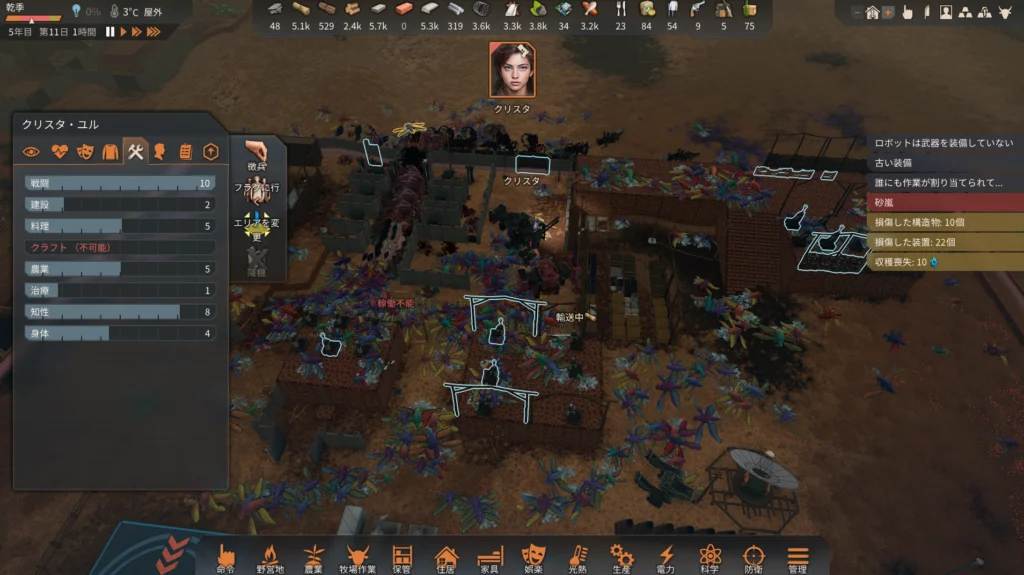Open the 農業 (farming) build category
Screen dimensions: 1024x575
tap(313, 558)
